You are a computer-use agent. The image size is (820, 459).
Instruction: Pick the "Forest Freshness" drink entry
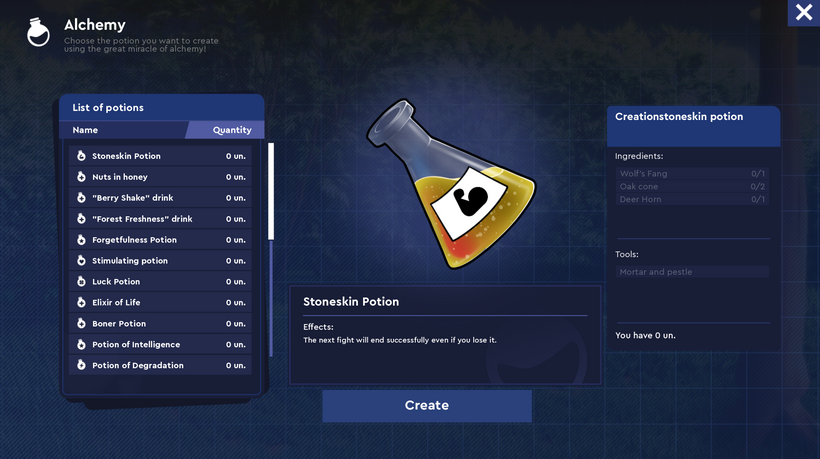pyautogui.click(x=160, y=219)
